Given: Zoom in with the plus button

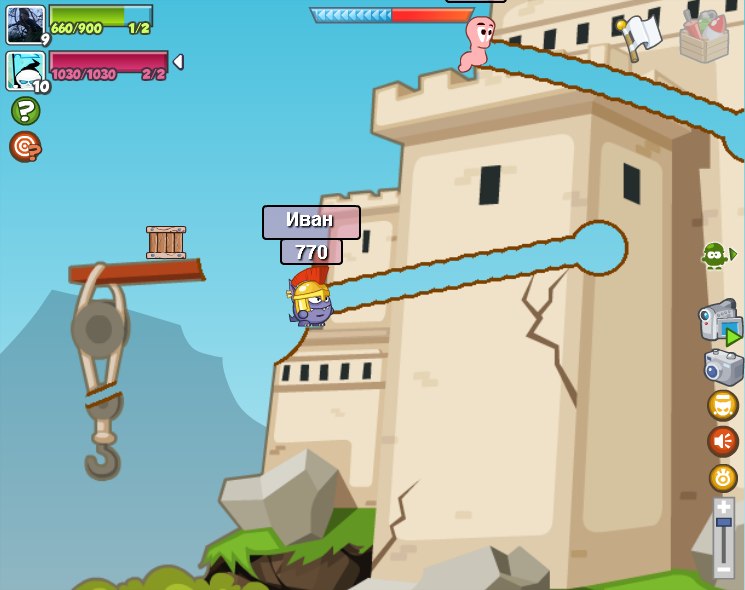Looking at the screenshot, I should pyautogui.click(x=723, y=507).
